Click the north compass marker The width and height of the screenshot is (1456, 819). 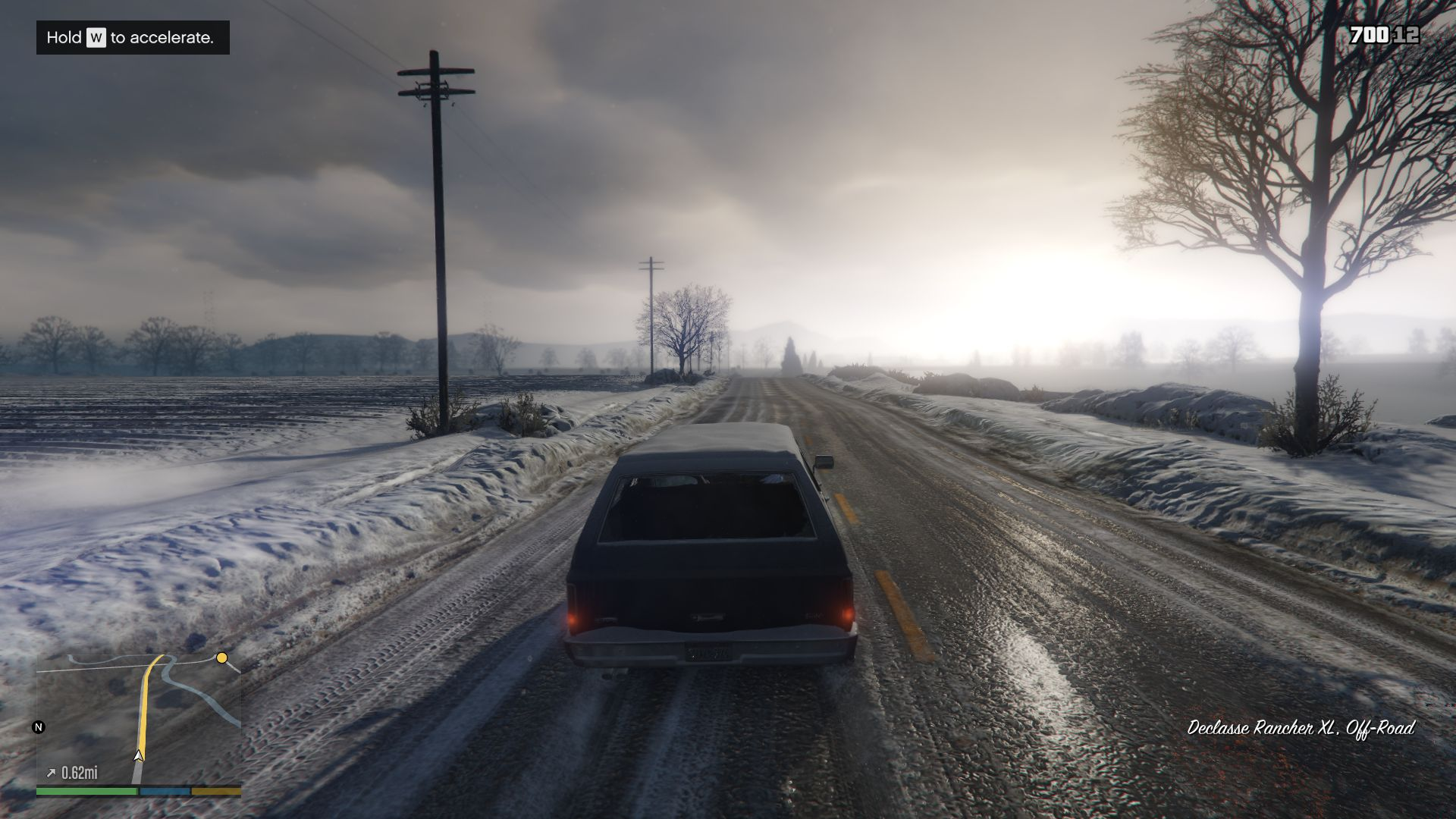pos(39,727)
